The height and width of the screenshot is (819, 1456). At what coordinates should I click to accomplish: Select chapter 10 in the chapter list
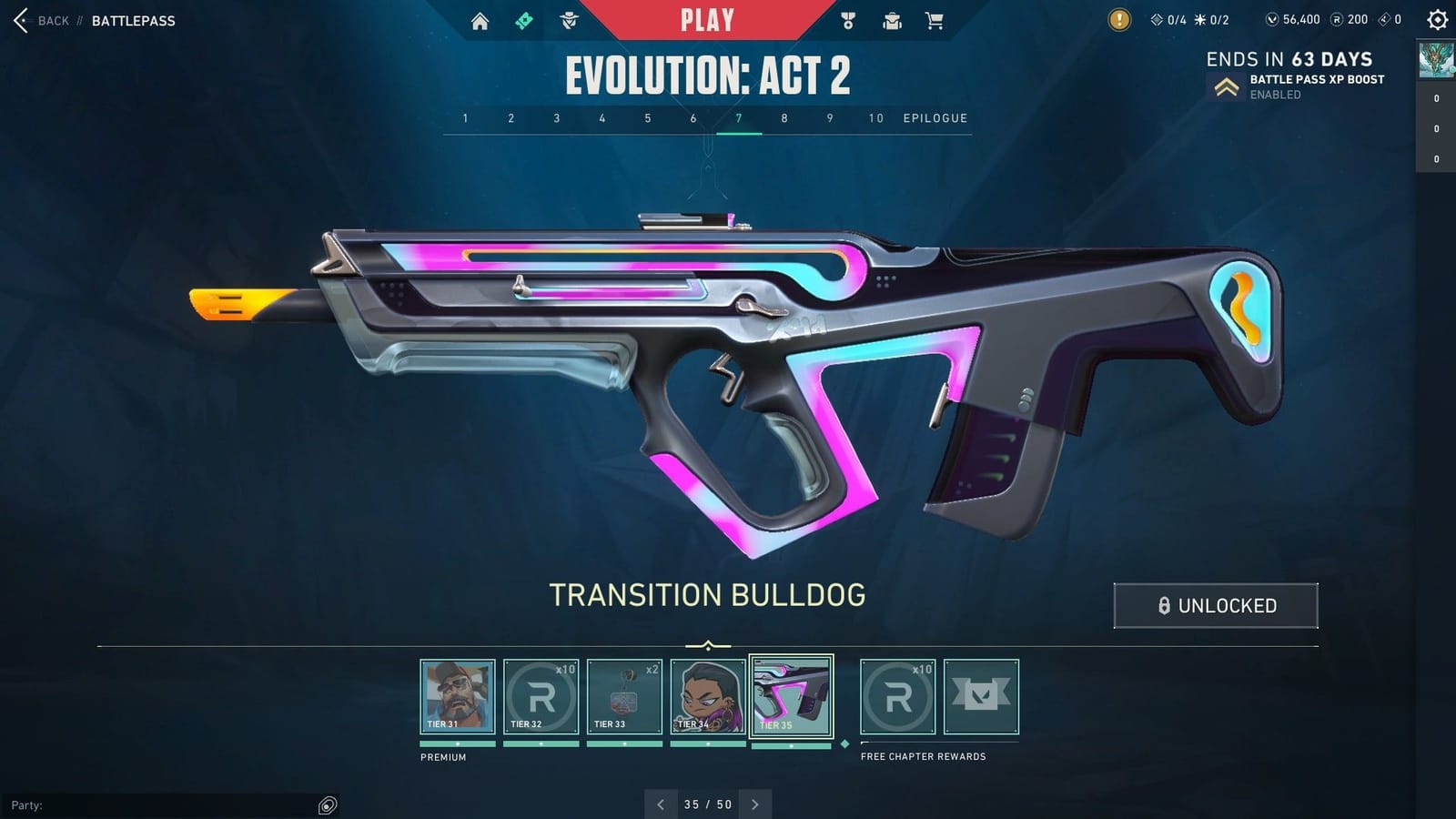tap(875, 118)
